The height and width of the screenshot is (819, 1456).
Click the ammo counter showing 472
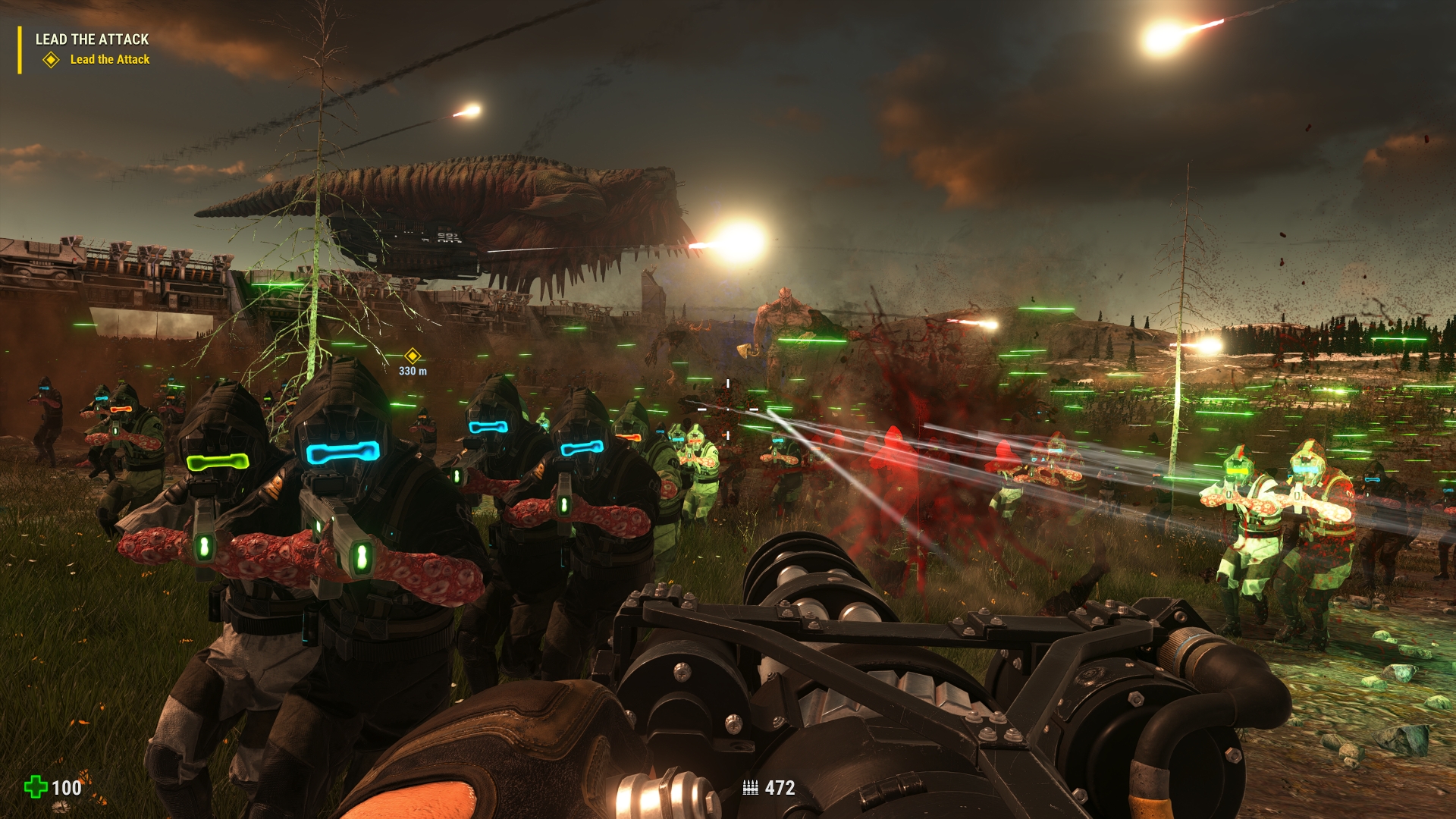(x=780, y=787)
